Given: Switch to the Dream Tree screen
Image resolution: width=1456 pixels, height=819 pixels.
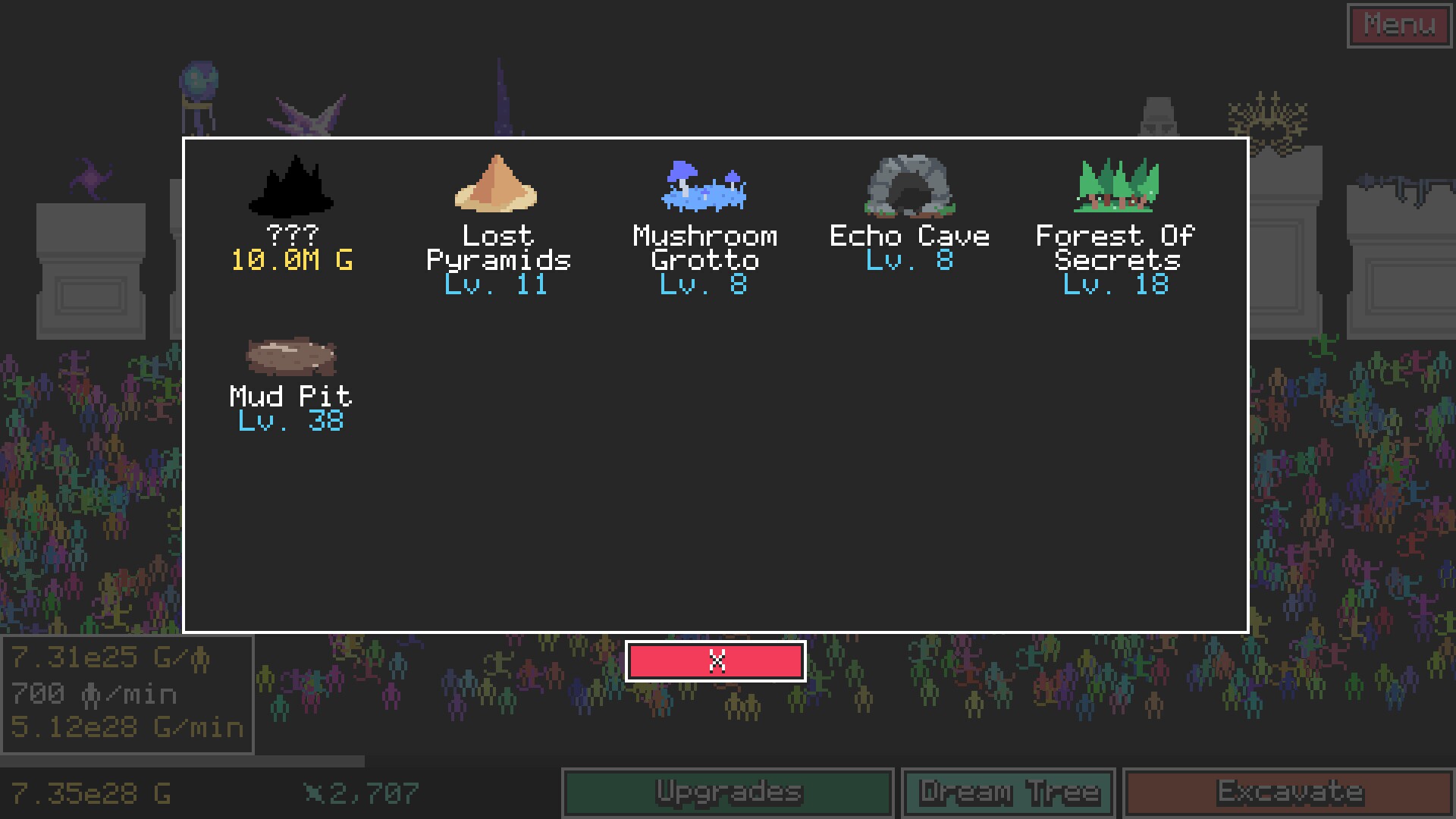Looking at the screenshot, I should [1008, 792].
